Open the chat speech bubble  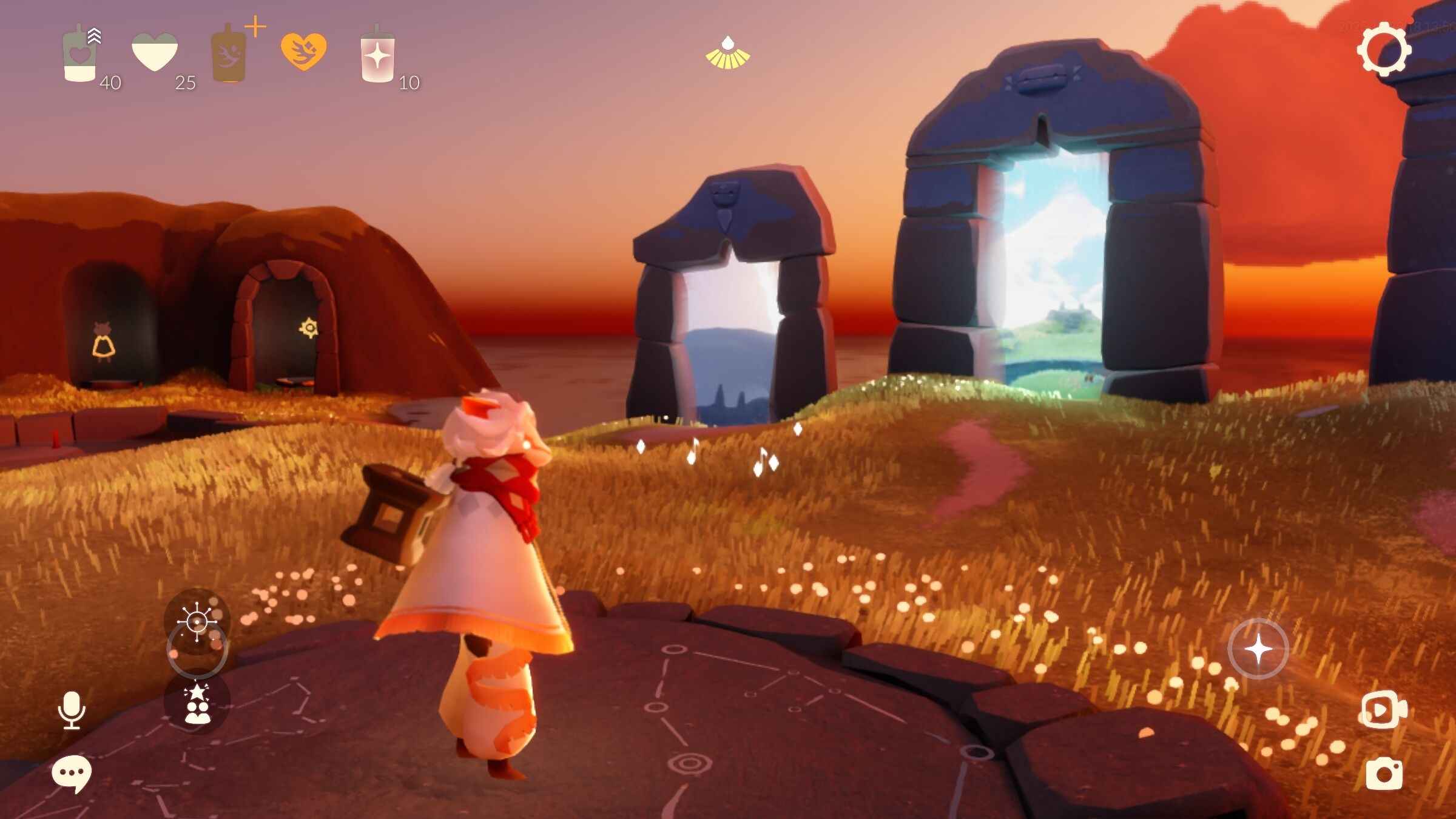pos(72,773)
